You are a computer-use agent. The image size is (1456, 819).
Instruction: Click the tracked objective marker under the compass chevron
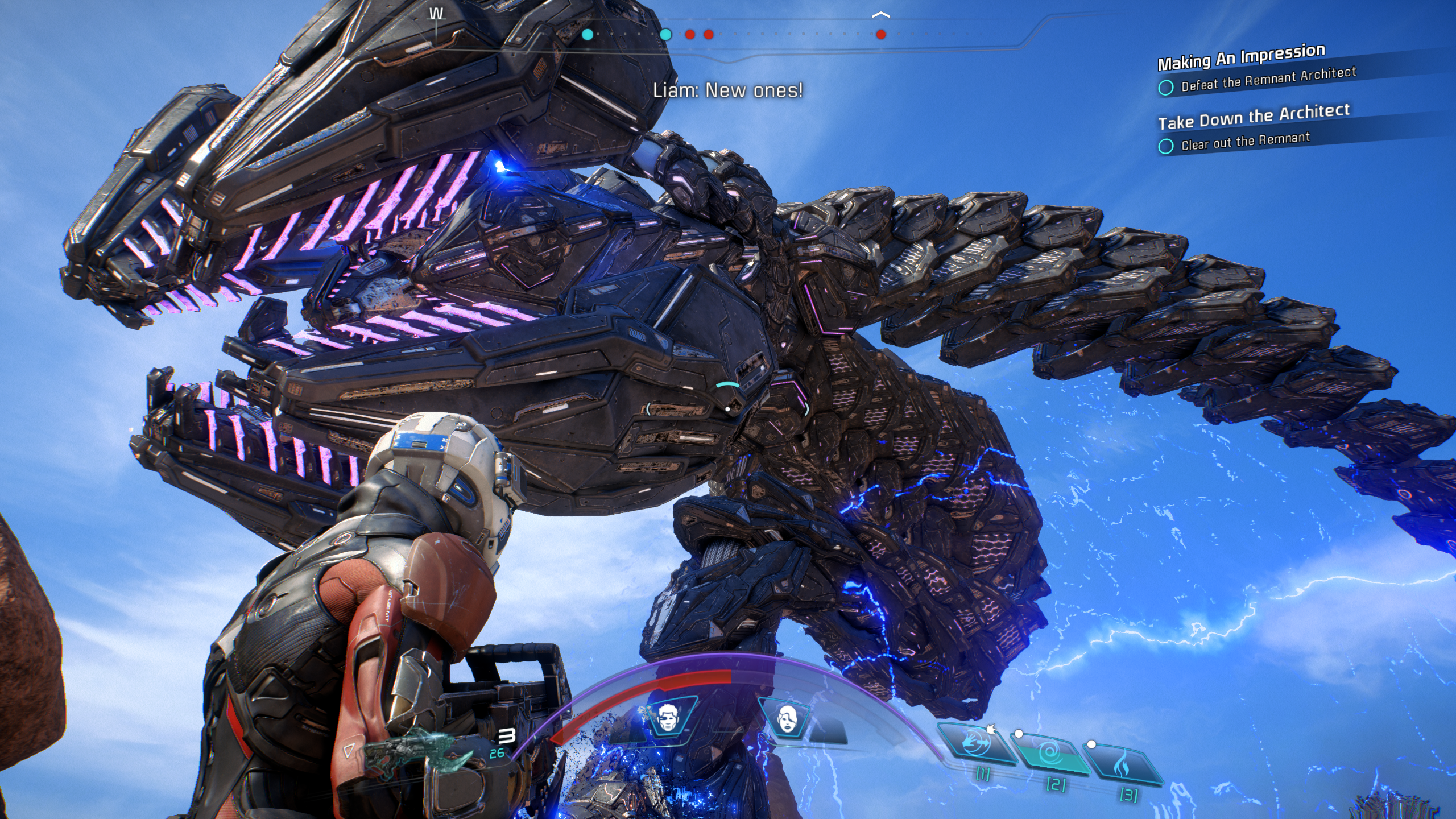click(x=881, y=35)
